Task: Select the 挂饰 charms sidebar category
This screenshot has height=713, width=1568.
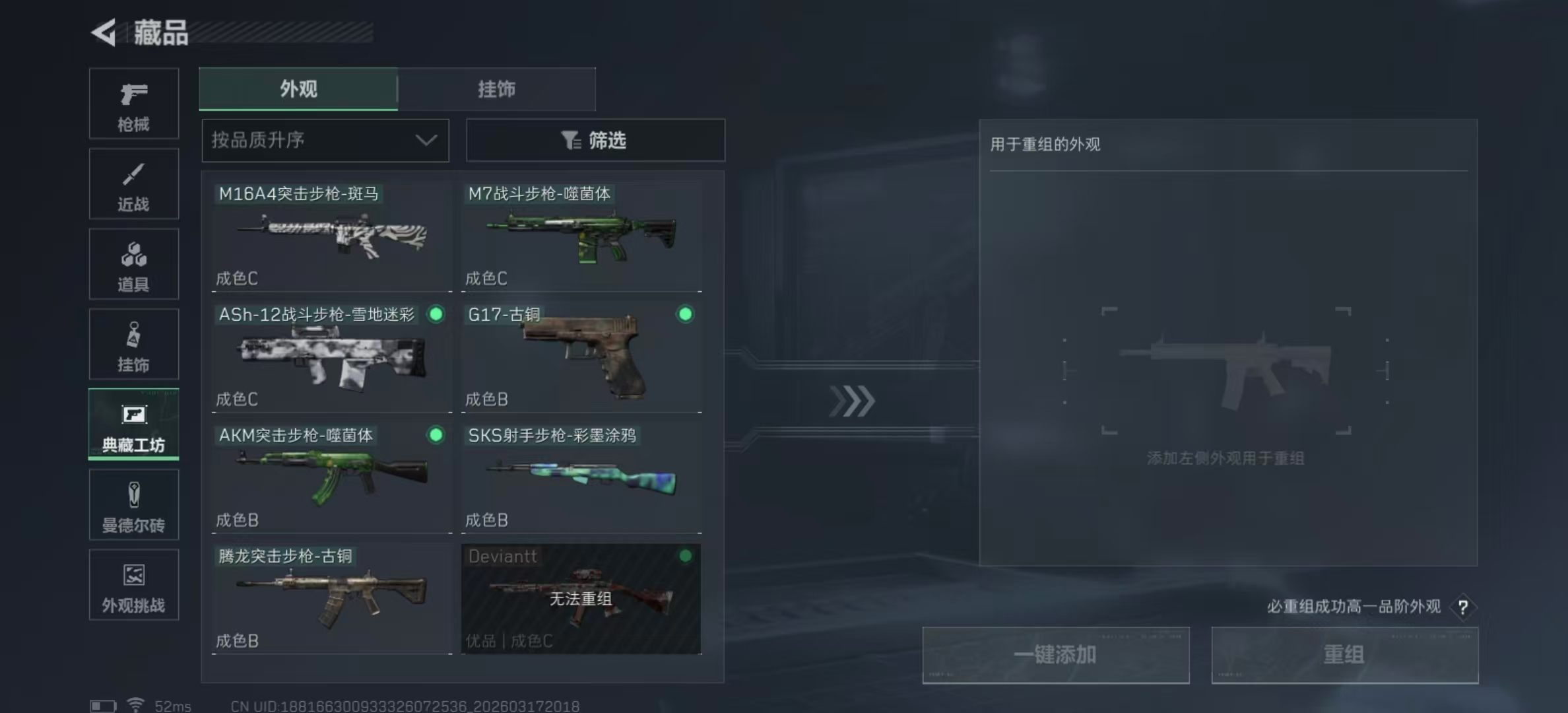Action: tap(133, 344)
